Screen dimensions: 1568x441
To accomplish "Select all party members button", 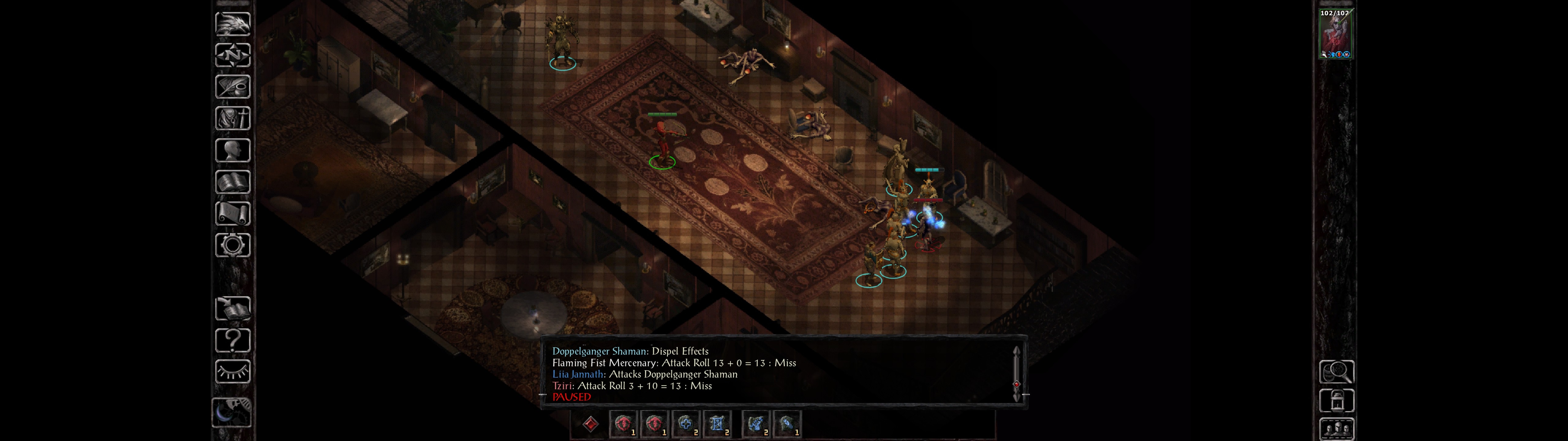I will tap(1336, 429).
